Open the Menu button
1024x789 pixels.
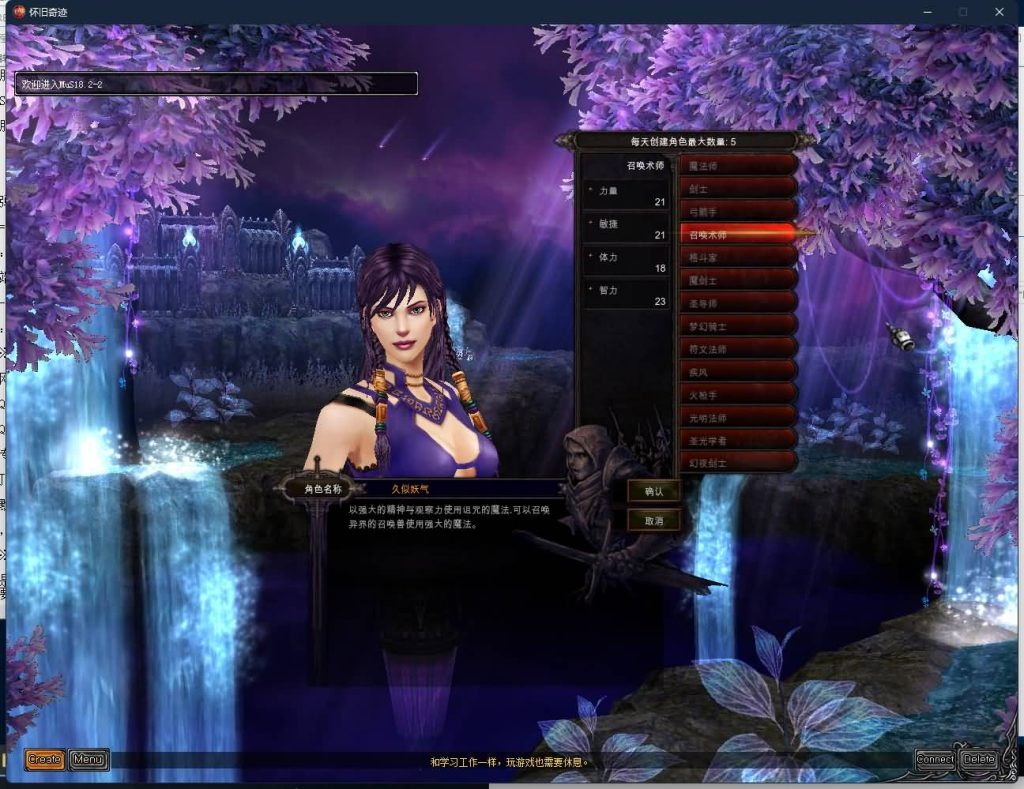[x=89, y=760]
